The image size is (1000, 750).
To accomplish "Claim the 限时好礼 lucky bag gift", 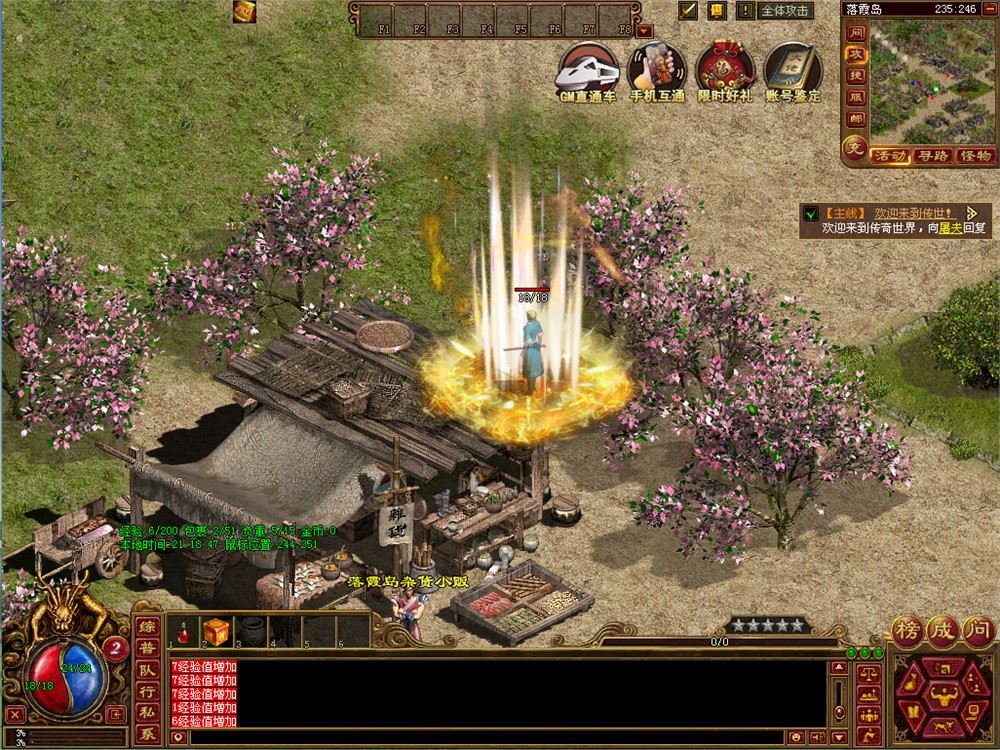I will coord(726,68).
